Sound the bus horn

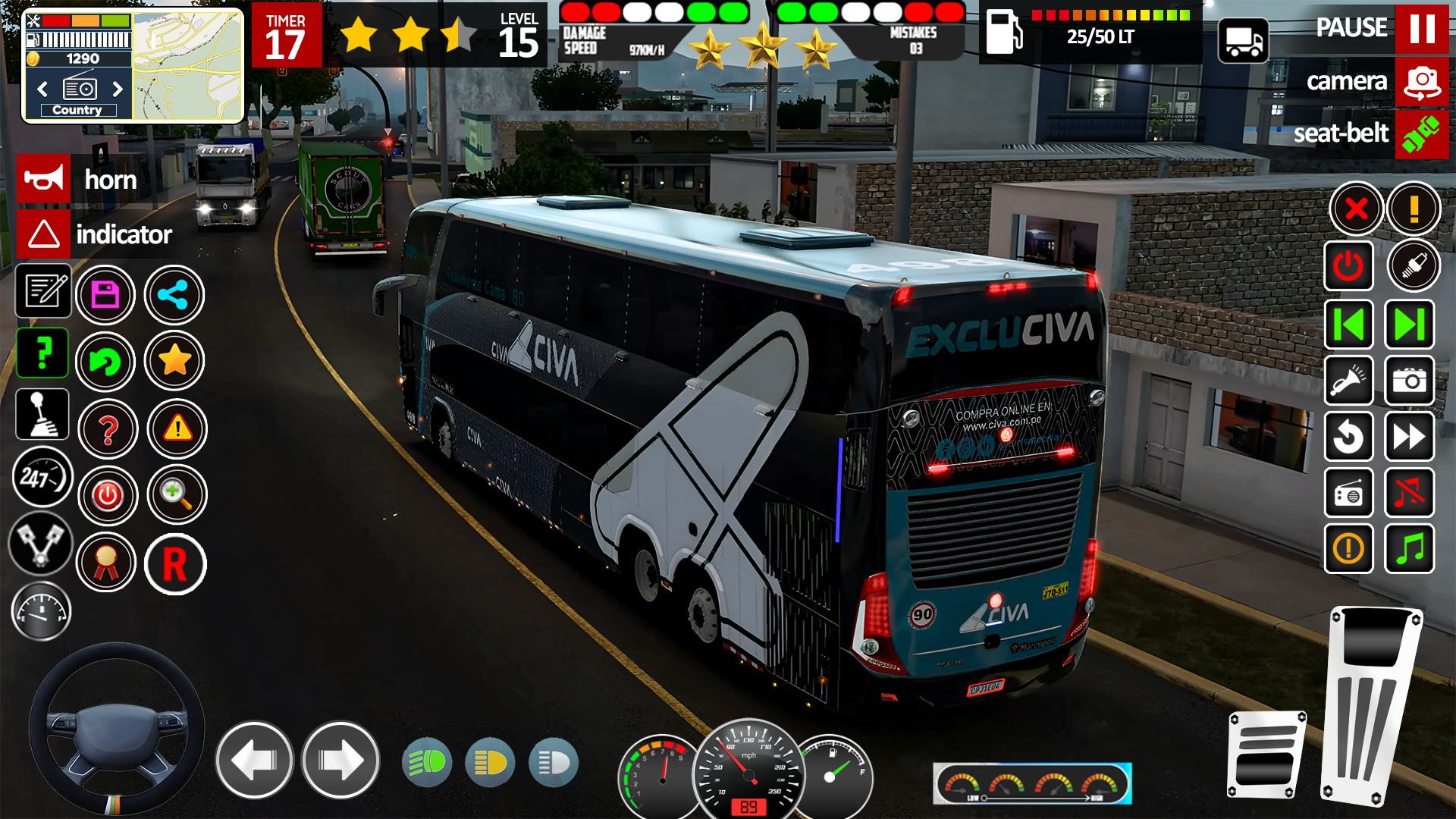pos(43,179)
